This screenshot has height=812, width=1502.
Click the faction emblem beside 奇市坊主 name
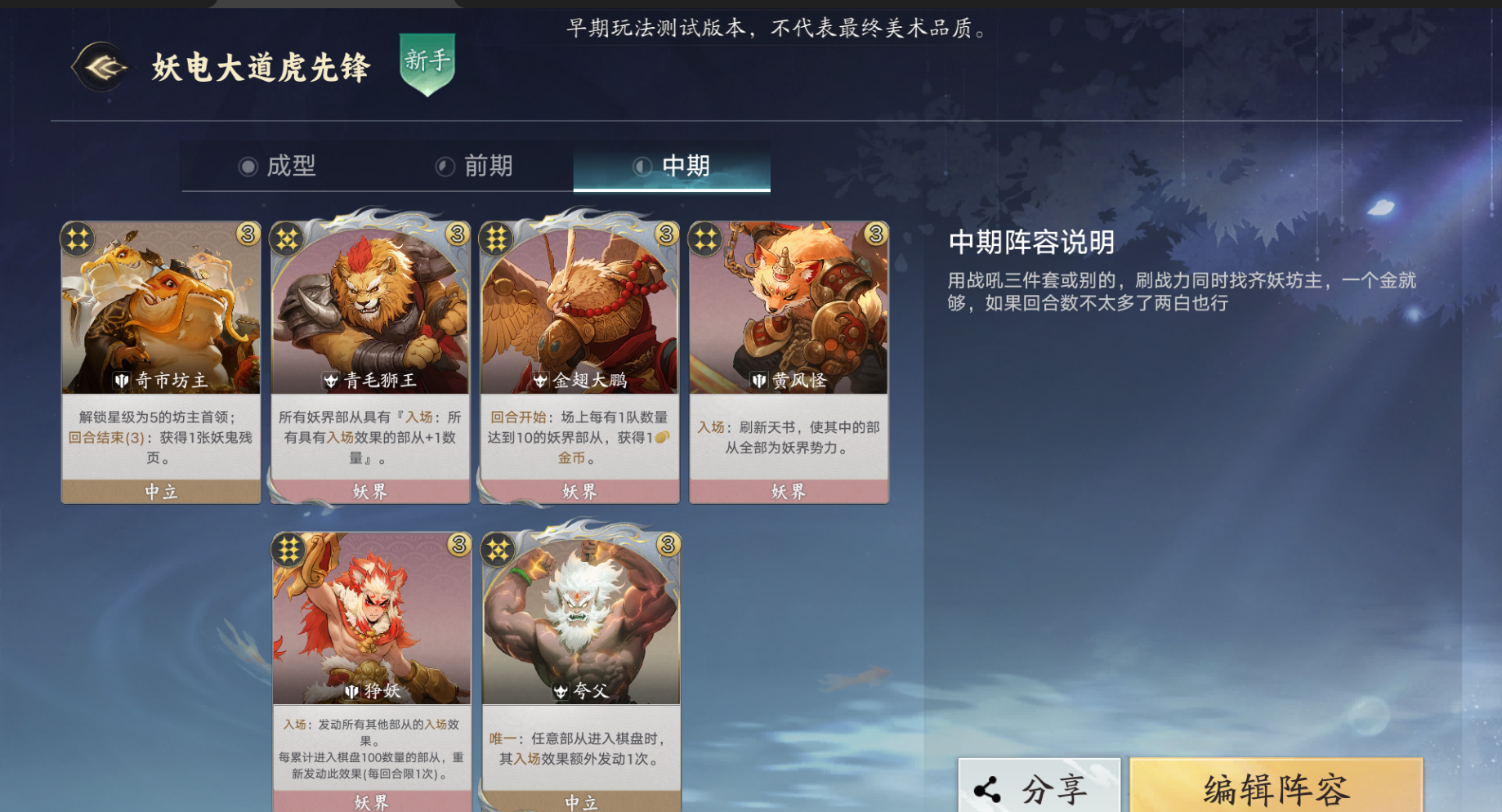click(122, 379)
